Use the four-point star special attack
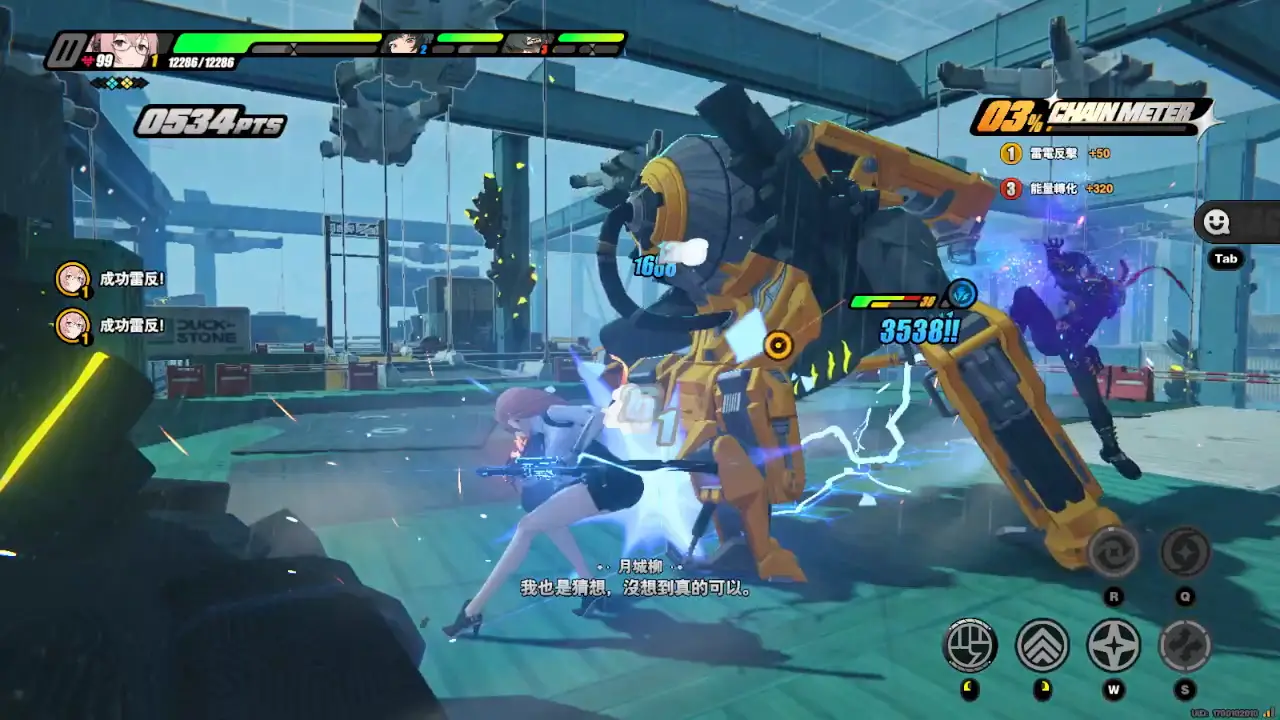Image resolution: width=1280 pixels, height=720 pixels. pos(1113,645)
